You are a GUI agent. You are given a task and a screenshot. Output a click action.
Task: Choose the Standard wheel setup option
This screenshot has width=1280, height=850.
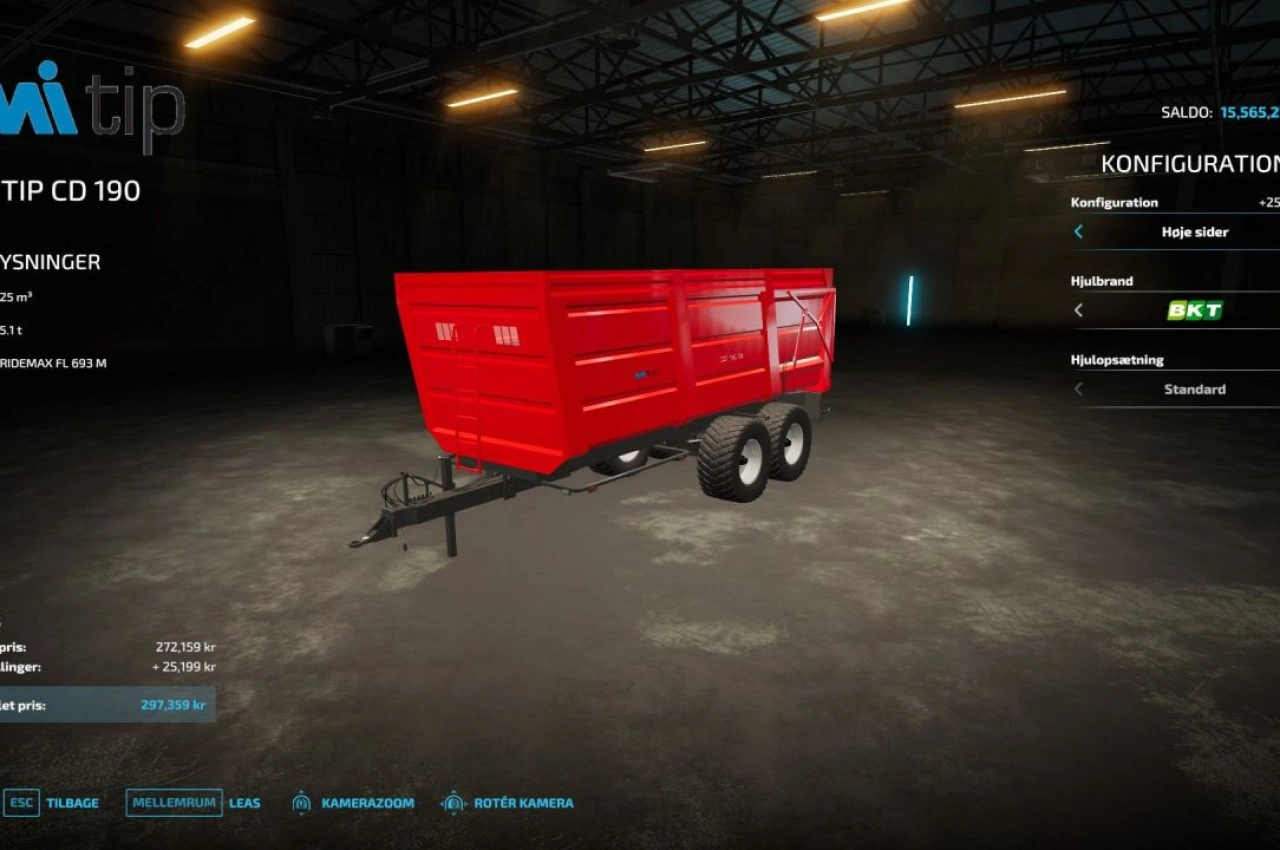pos(1197,389)
